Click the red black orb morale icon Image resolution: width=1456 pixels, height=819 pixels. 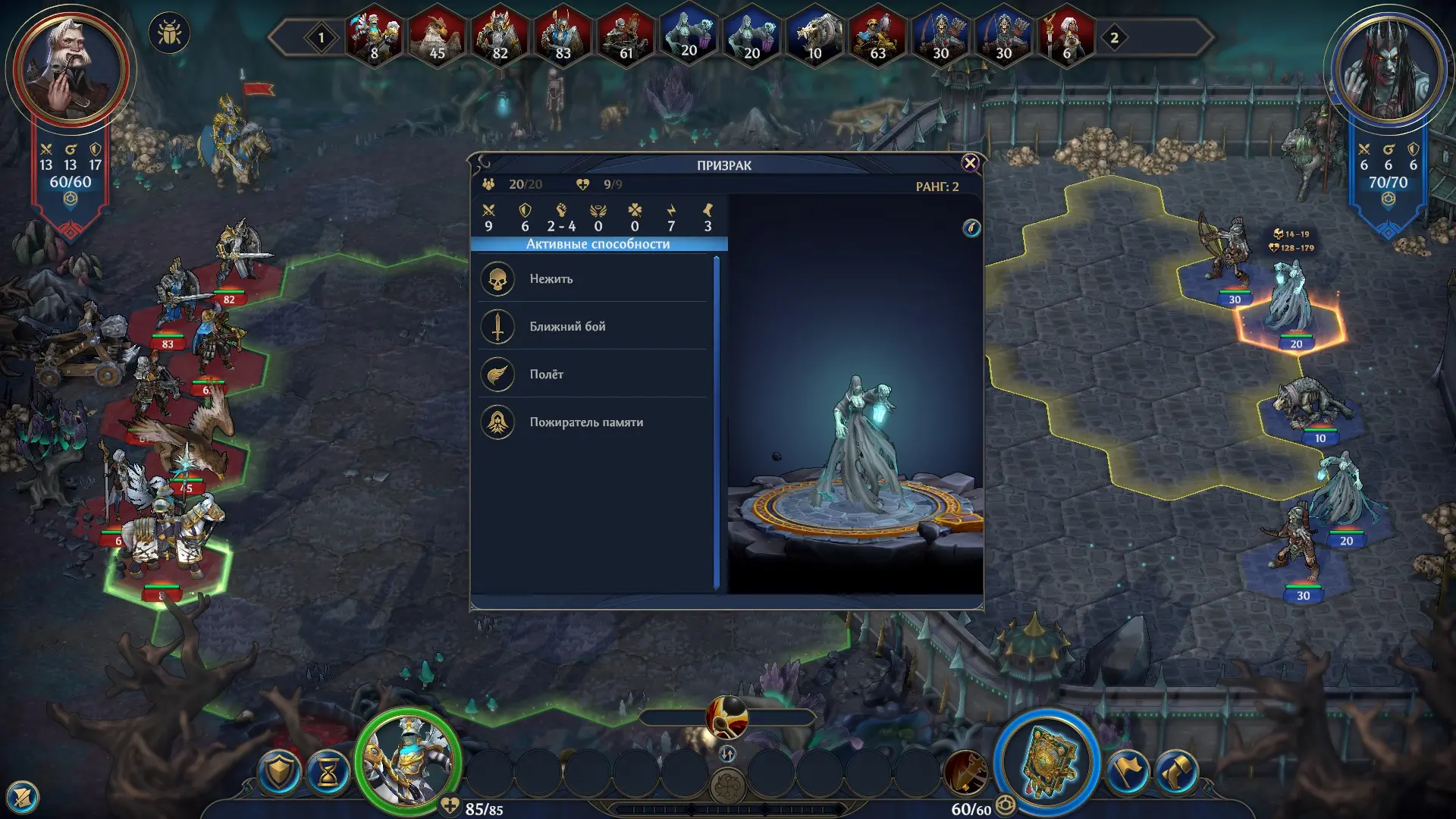tap(726, 717)
